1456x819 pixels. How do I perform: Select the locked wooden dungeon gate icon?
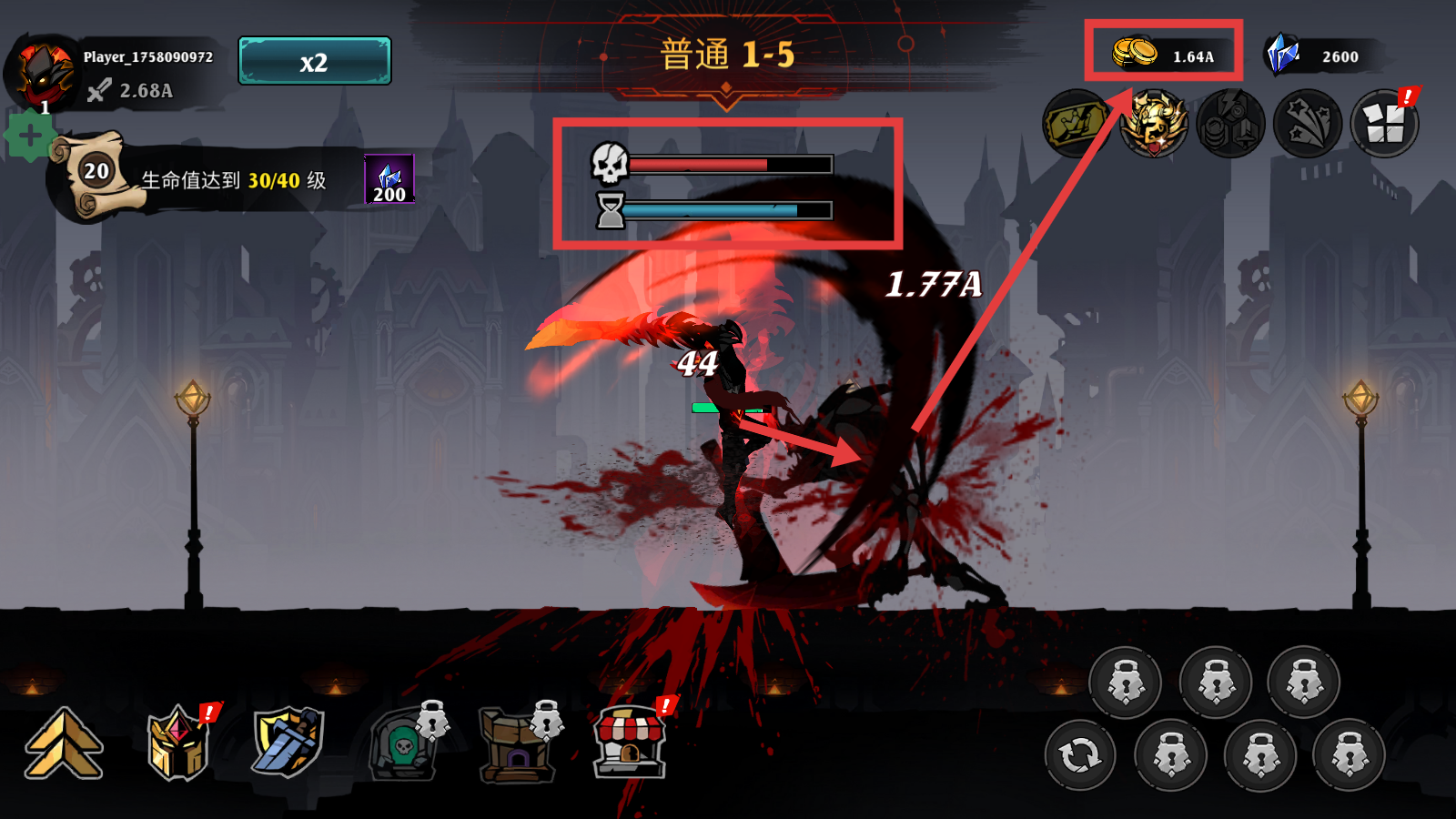pos(516,745)
